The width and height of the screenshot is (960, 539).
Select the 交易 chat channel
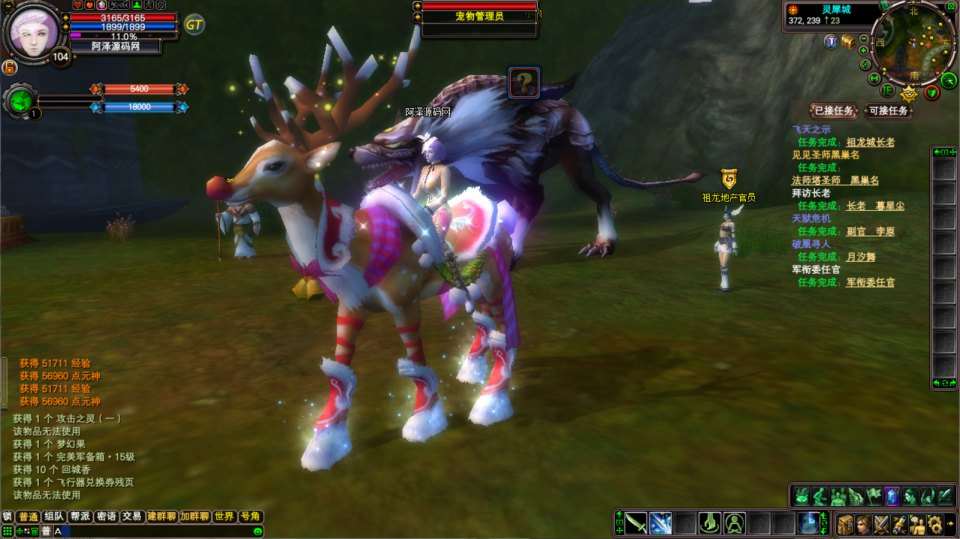point(132,517)
